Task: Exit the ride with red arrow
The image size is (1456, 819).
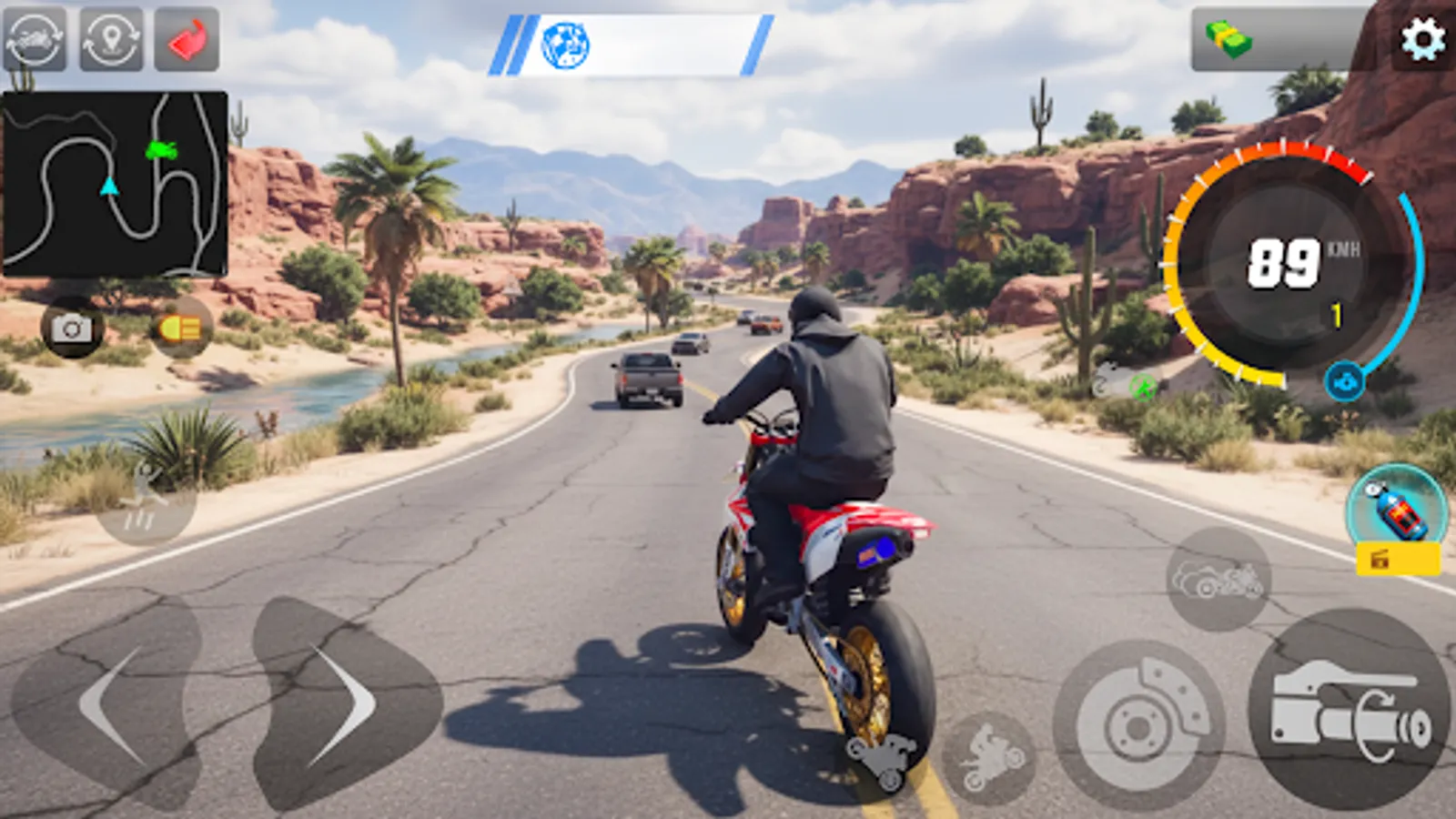Action: [x=188, y=38]
